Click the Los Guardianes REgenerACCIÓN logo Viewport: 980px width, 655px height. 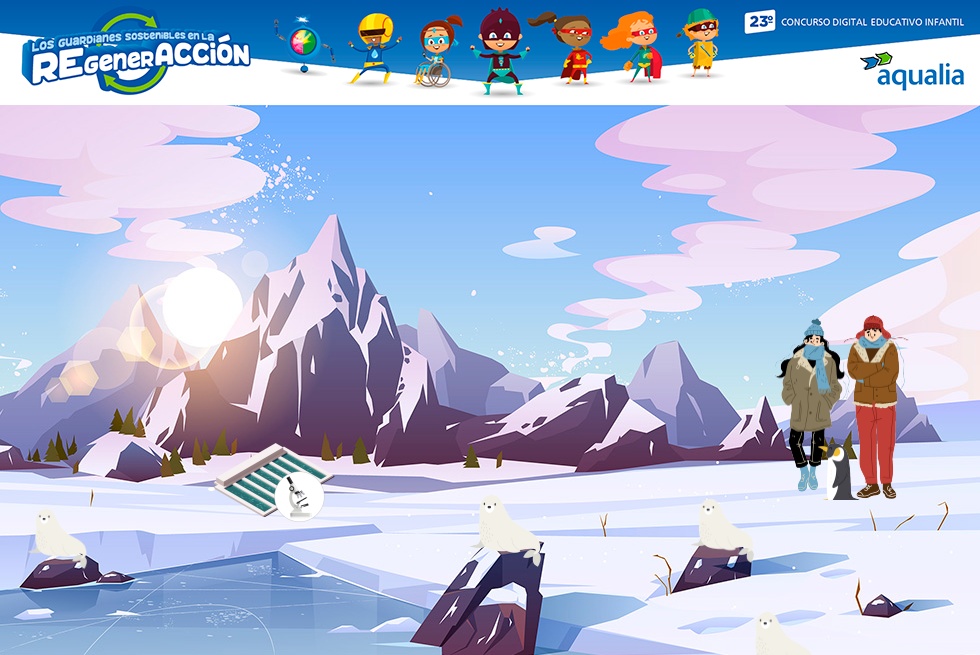[137, 56]
